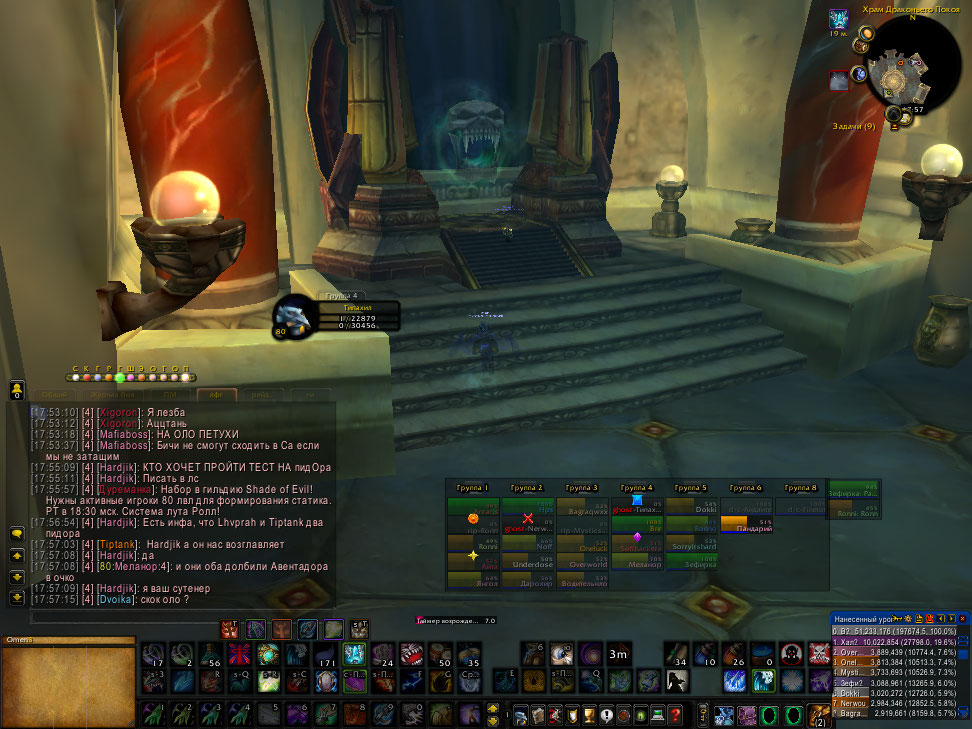Select the Тилахил player unit frame
This screenshot has height=729, width=972.
coord(343,315)
